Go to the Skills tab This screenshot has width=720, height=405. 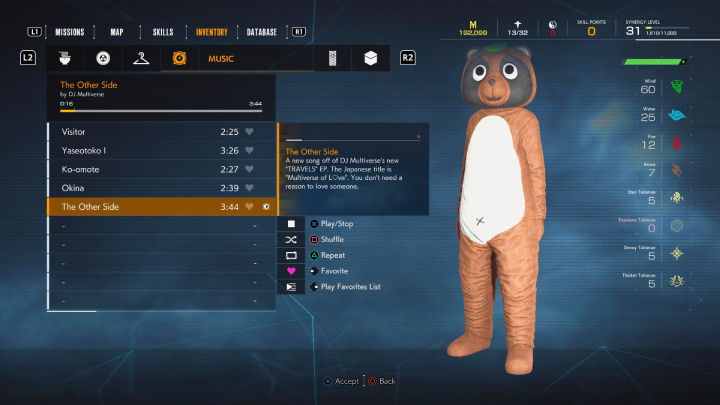pos(162,31)
